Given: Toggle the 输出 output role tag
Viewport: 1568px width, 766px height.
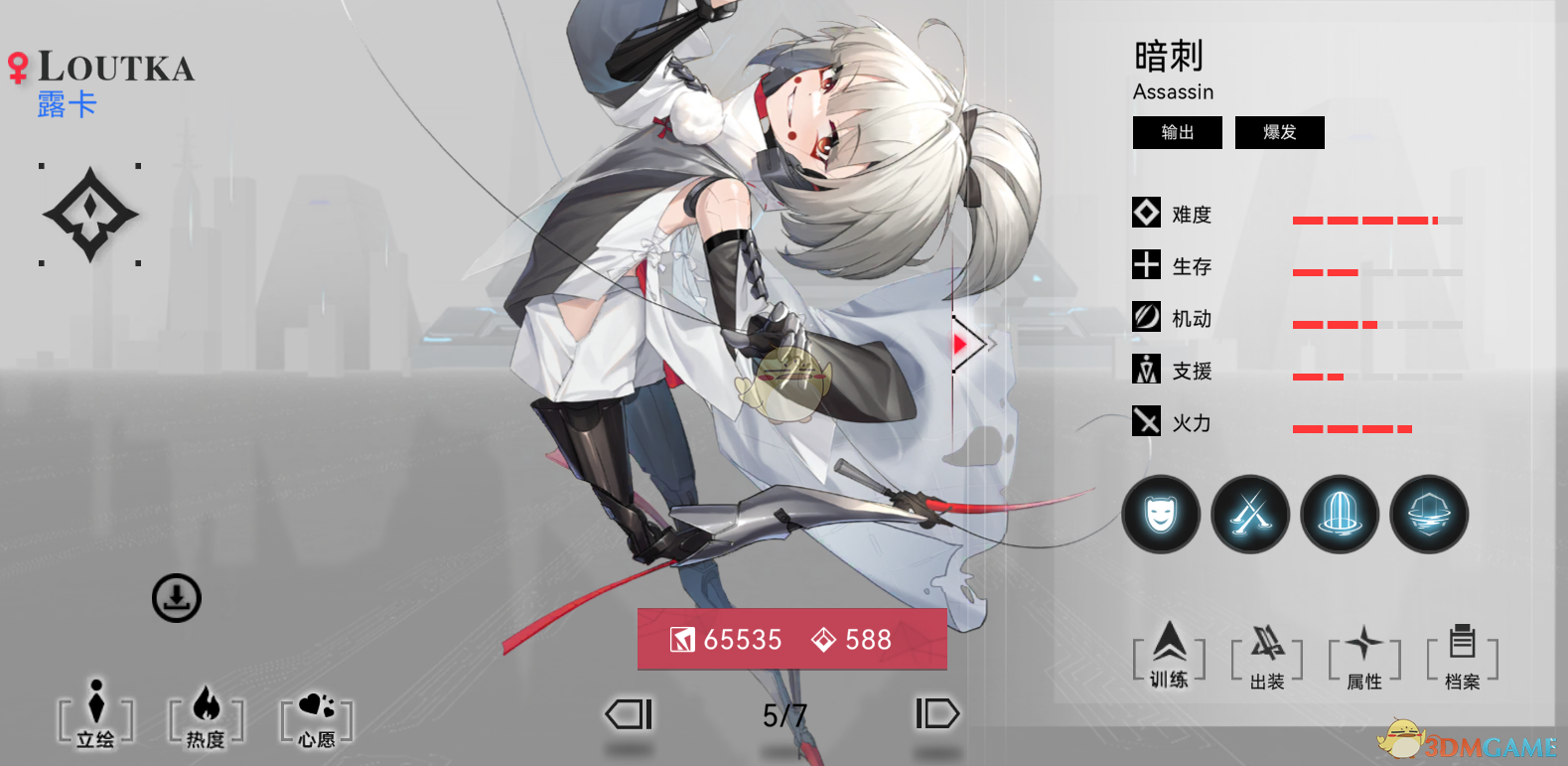Looking at the screenshot, I should 1177,132.
